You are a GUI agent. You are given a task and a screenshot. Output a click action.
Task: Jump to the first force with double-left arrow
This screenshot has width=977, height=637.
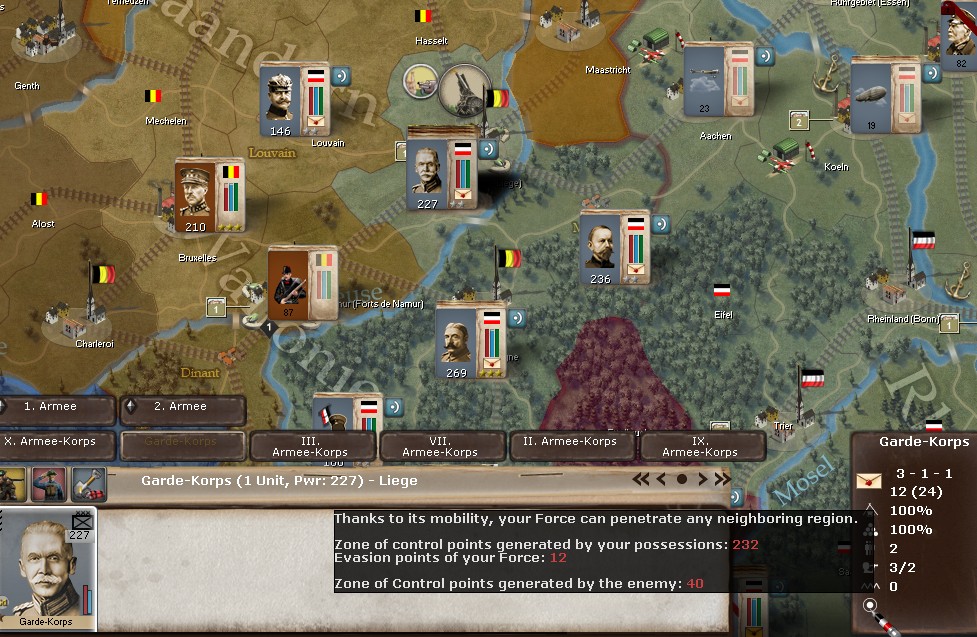pos(641,480)
